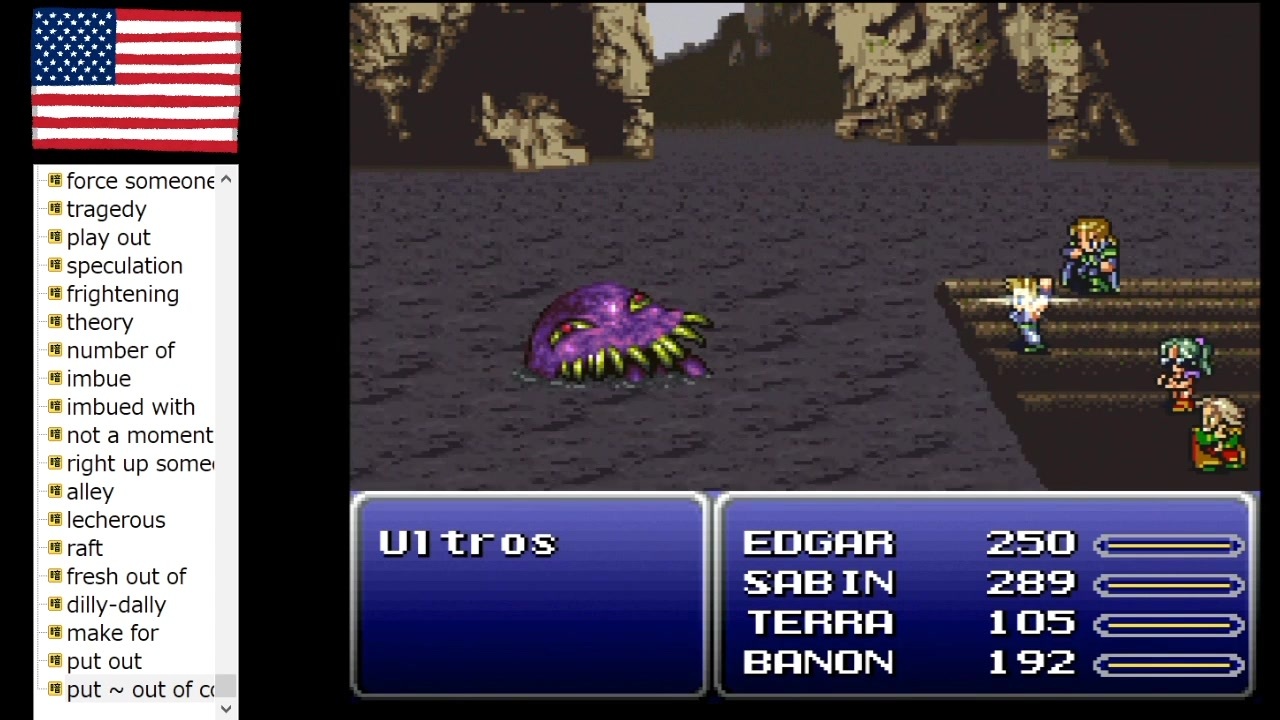Select the entry "not a moment"
Image resolution: width=1280 pixels, height=720 pixels.
[x=140, y=435]
